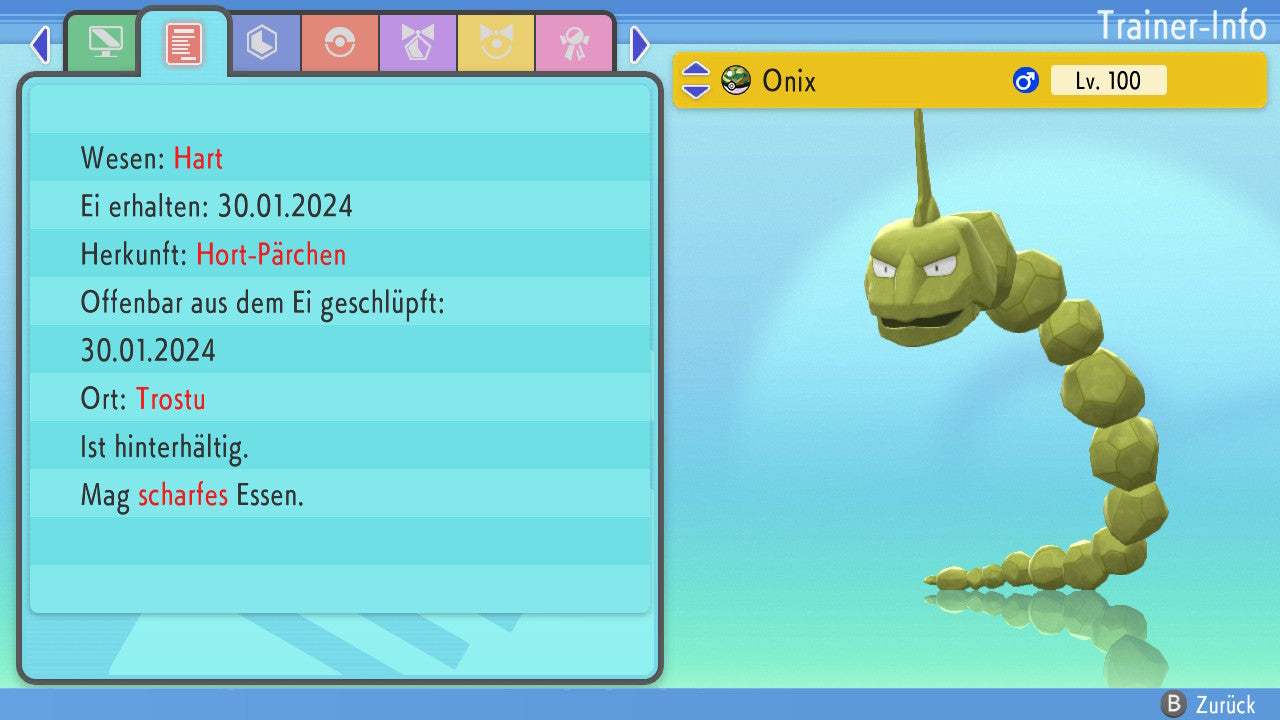This screenshot has width=1280, height=720.
Task: Click the right arrow beside the tabs
Action: coord(640,44)
